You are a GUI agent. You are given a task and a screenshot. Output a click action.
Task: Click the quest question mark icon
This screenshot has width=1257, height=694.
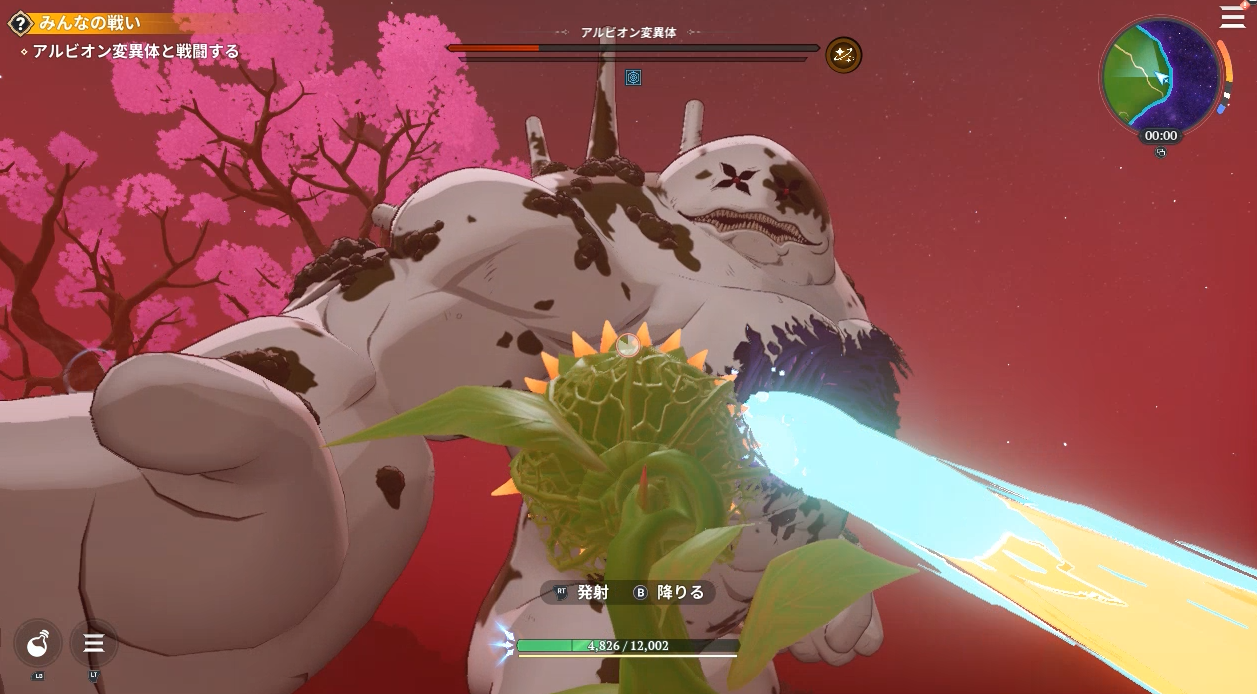click(x=18, y=23)
